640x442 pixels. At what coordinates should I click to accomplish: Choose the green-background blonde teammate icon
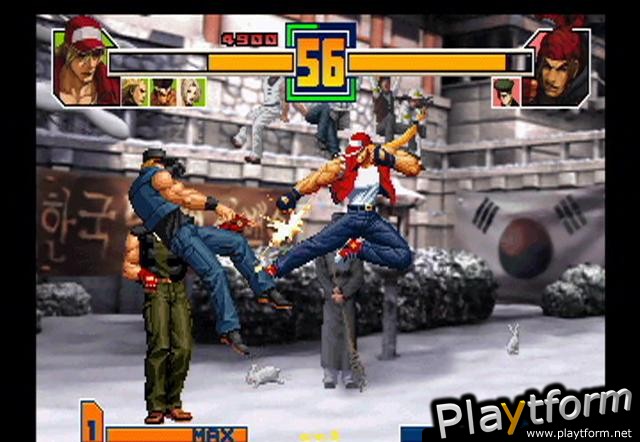click(134, 91)
